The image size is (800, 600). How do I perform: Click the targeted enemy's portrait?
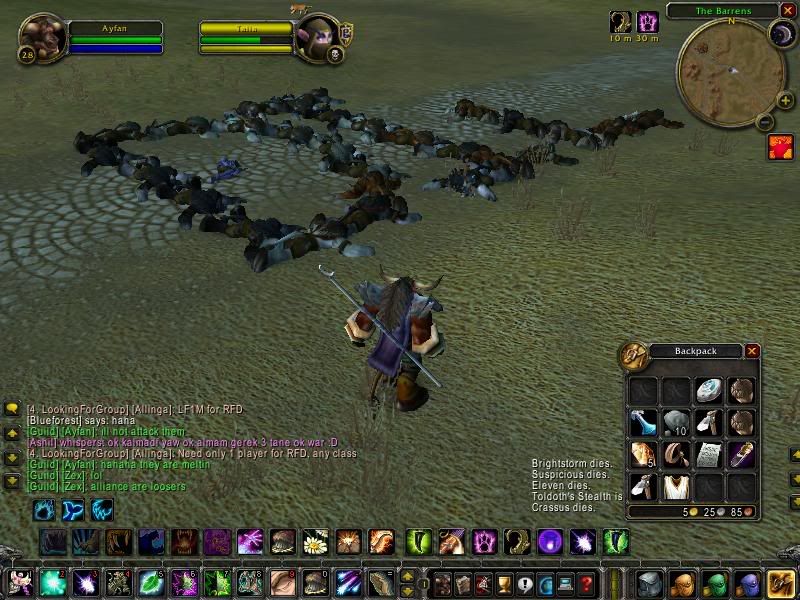318,38
